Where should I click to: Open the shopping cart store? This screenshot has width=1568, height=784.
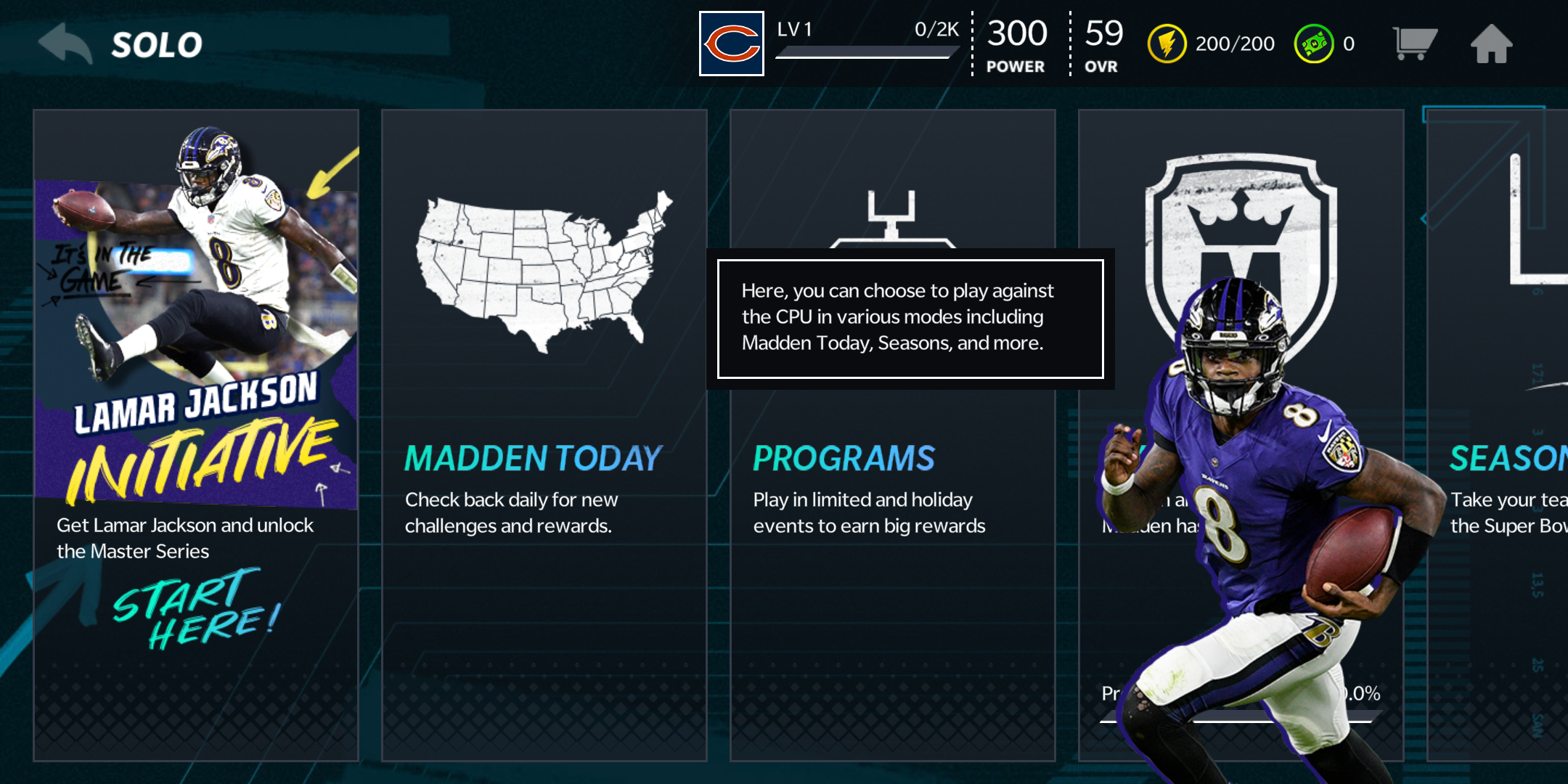click(x=1413, y=44)
